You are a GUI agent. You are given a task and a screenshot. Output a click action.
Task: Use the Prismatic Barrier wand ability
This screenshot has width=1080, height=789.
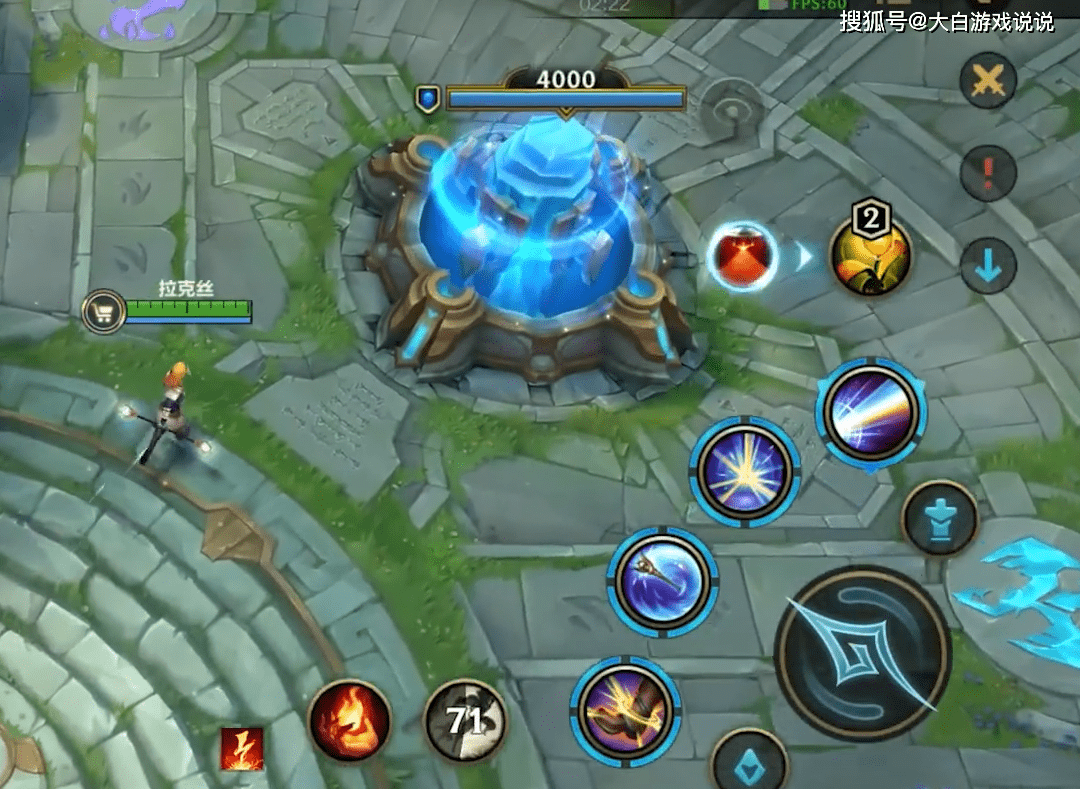click(x=662, y=581)
